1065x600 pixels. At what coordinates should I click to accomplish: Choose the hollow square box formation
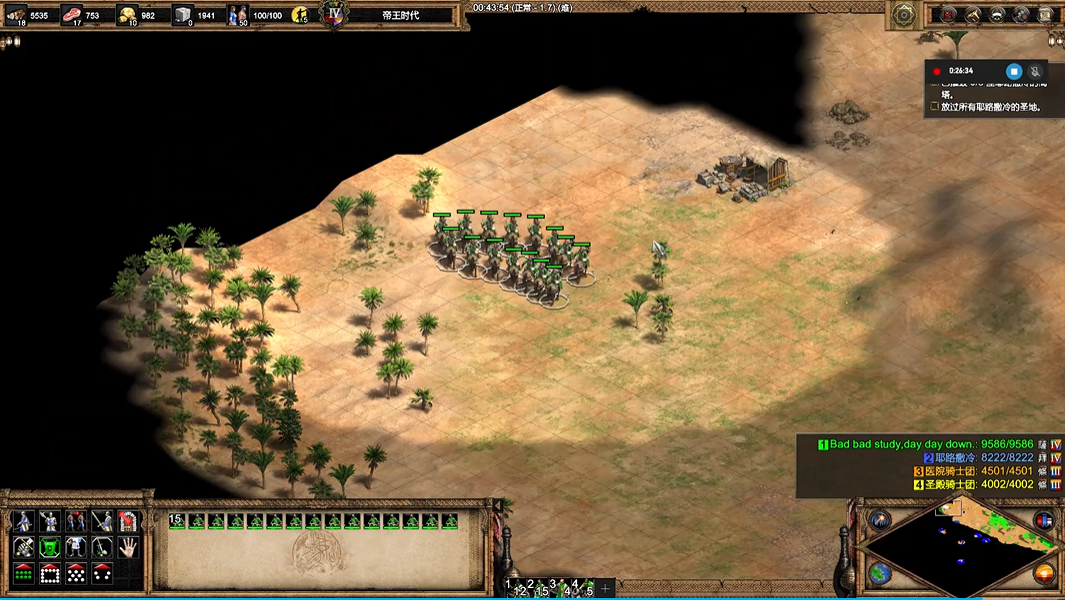[x=49, y=573]
